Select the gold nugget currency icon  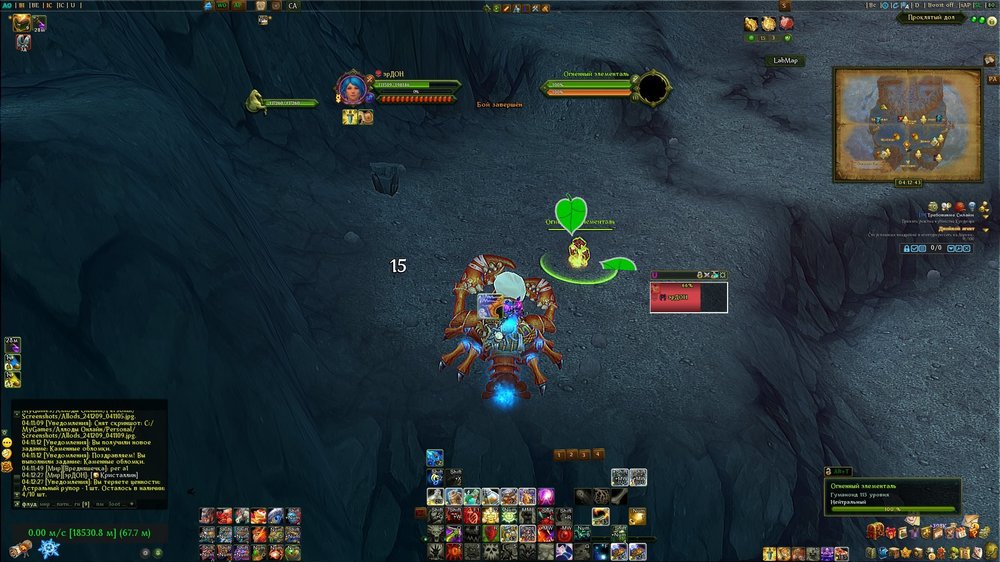pyautogui.click(x=768, y=23)
